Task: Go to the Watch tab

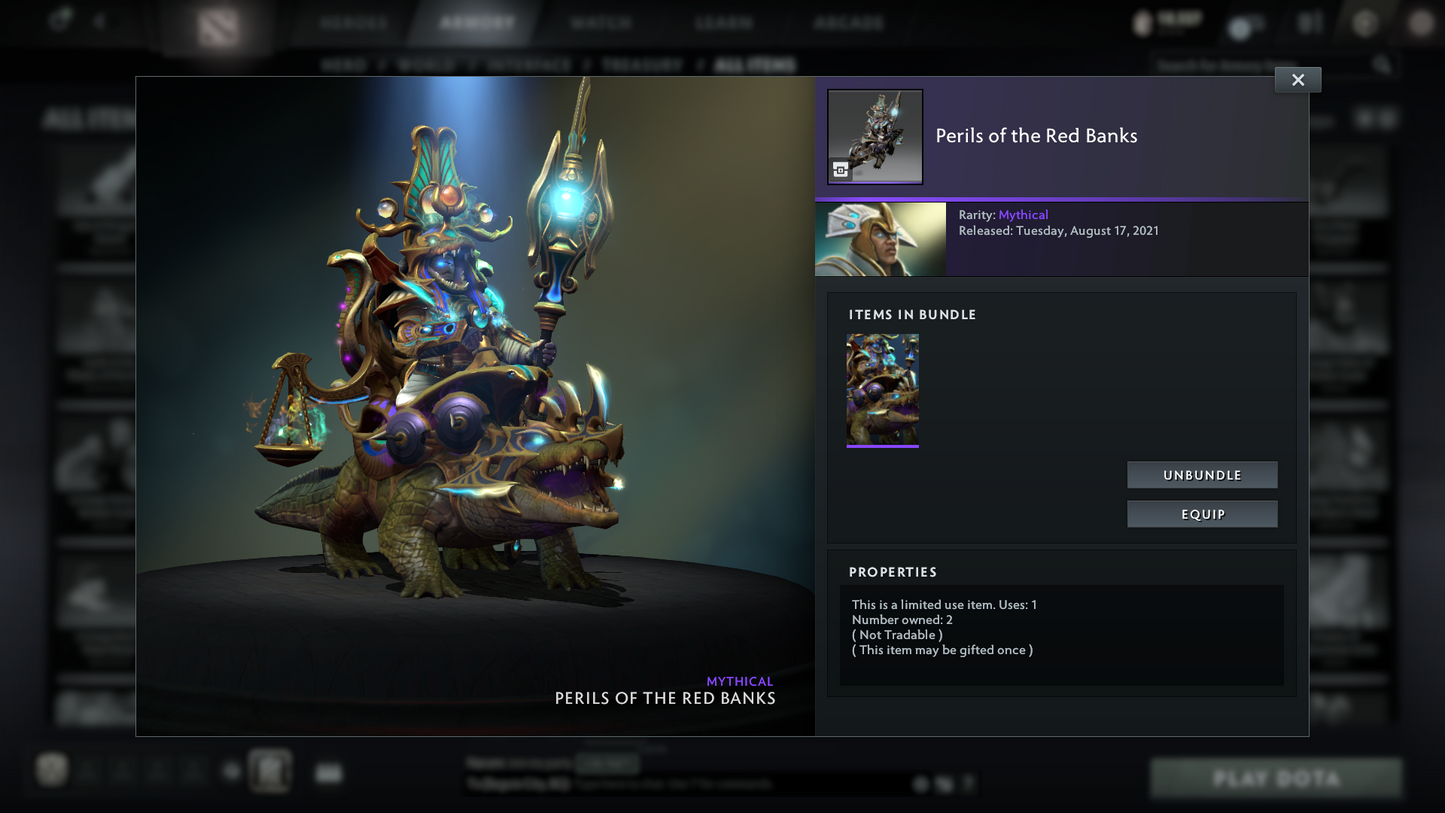Action: click(x=601, y=22)
